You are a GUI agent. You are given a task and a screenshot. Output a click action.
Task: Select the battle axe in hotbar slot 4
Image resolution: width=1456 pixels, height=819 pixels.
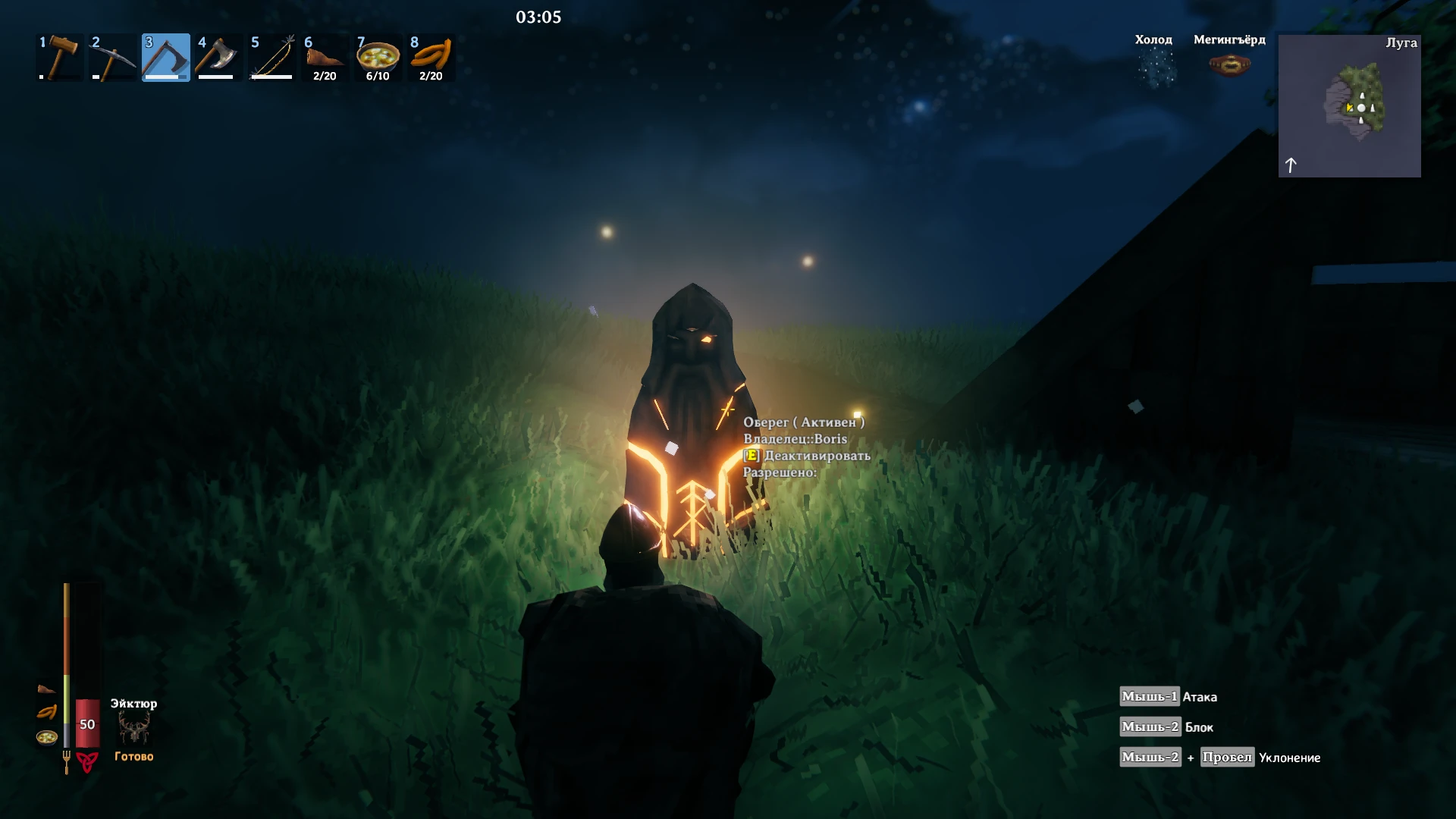(218, 57)
